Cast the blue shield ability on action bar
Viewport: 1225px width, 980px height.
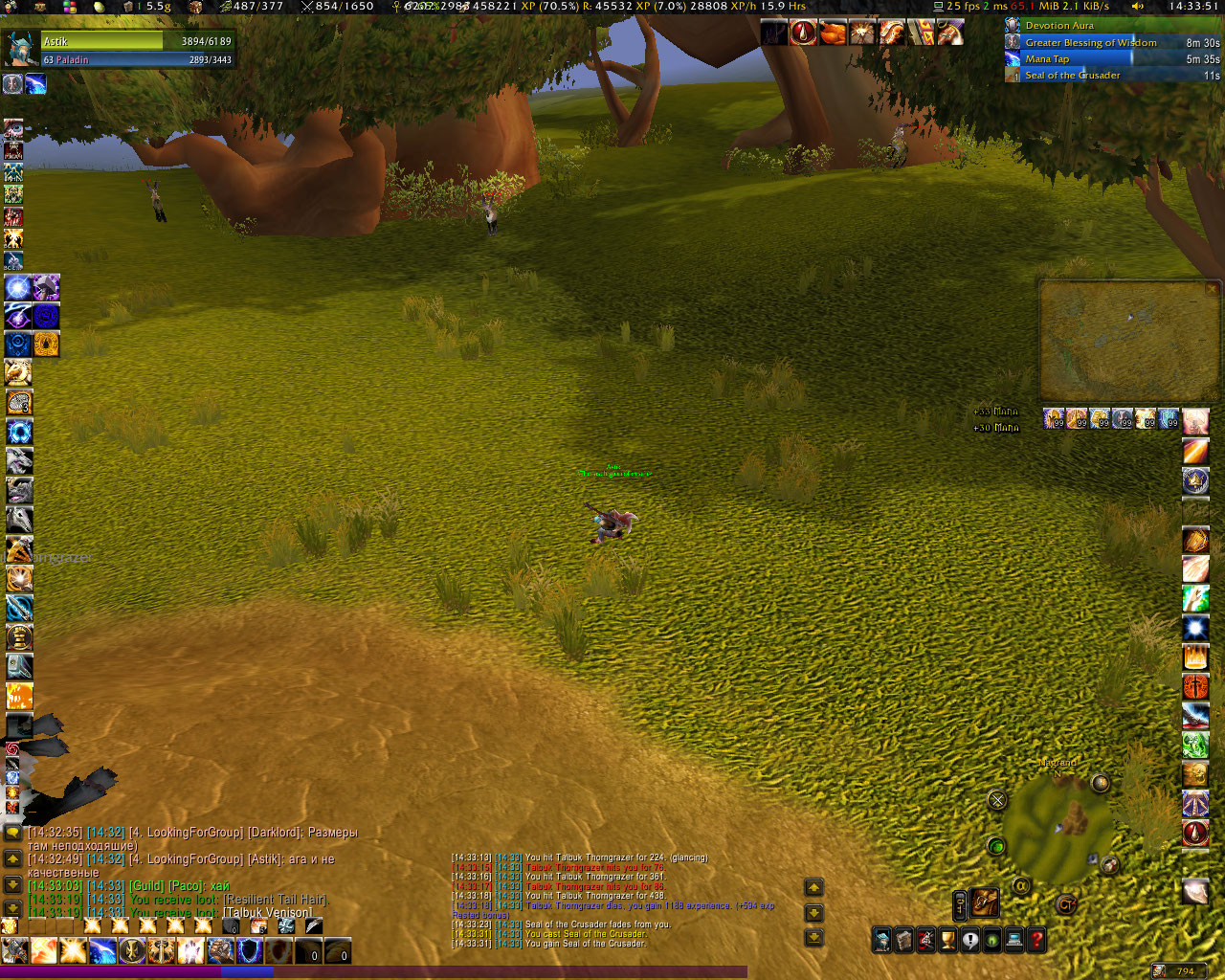coord(249,950)
